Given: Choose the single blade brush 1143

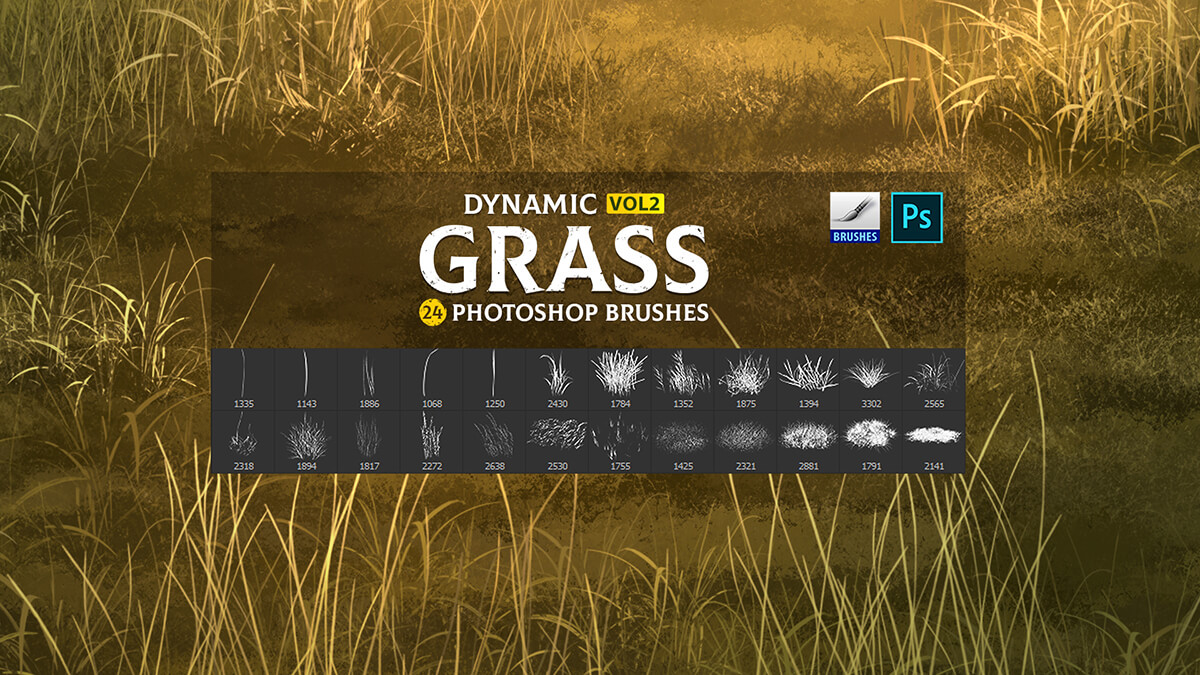Looking at the screenshot, I should pos(306,378).
